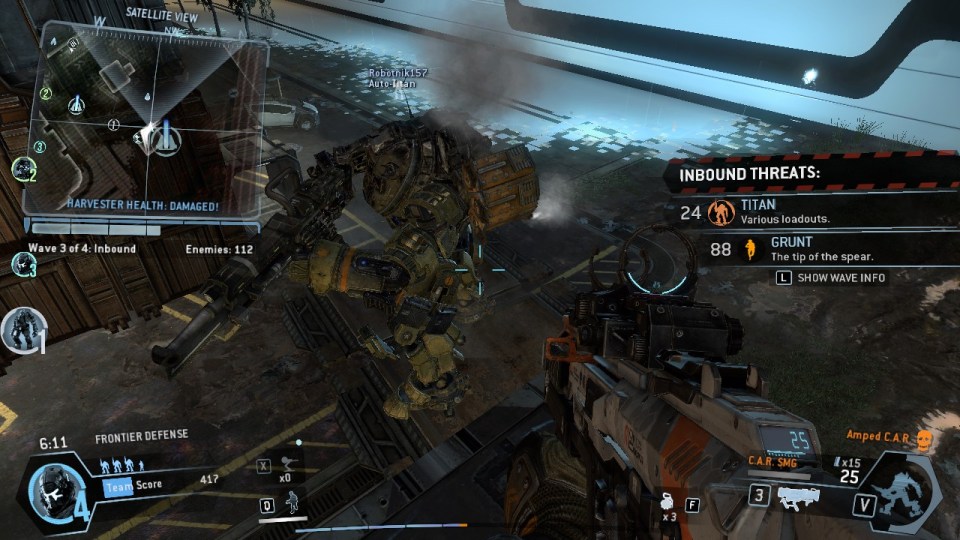Show wave info in threats panel

(832, 278)
